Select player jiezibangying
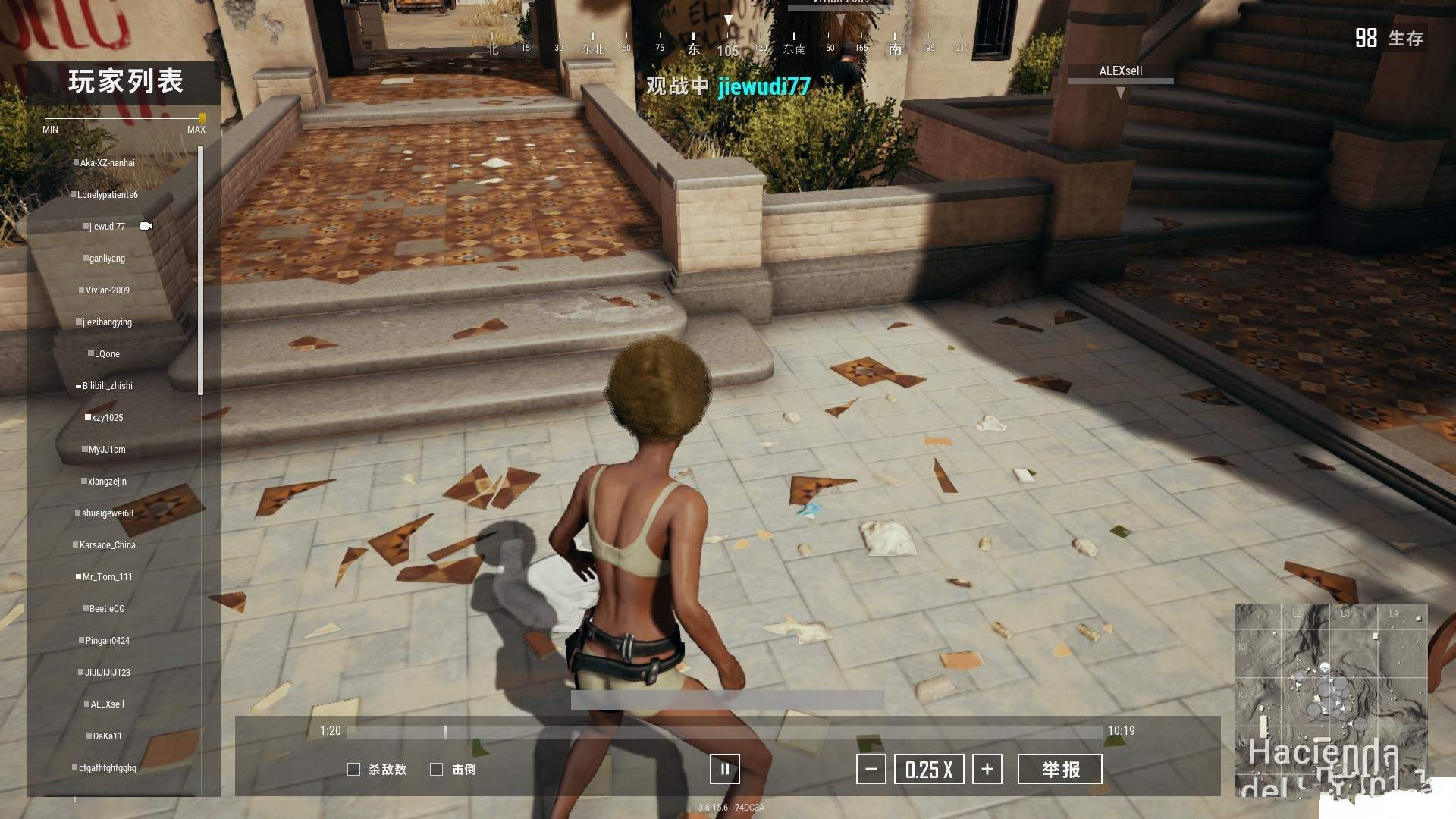1456x819 pixels. (107, 322)
